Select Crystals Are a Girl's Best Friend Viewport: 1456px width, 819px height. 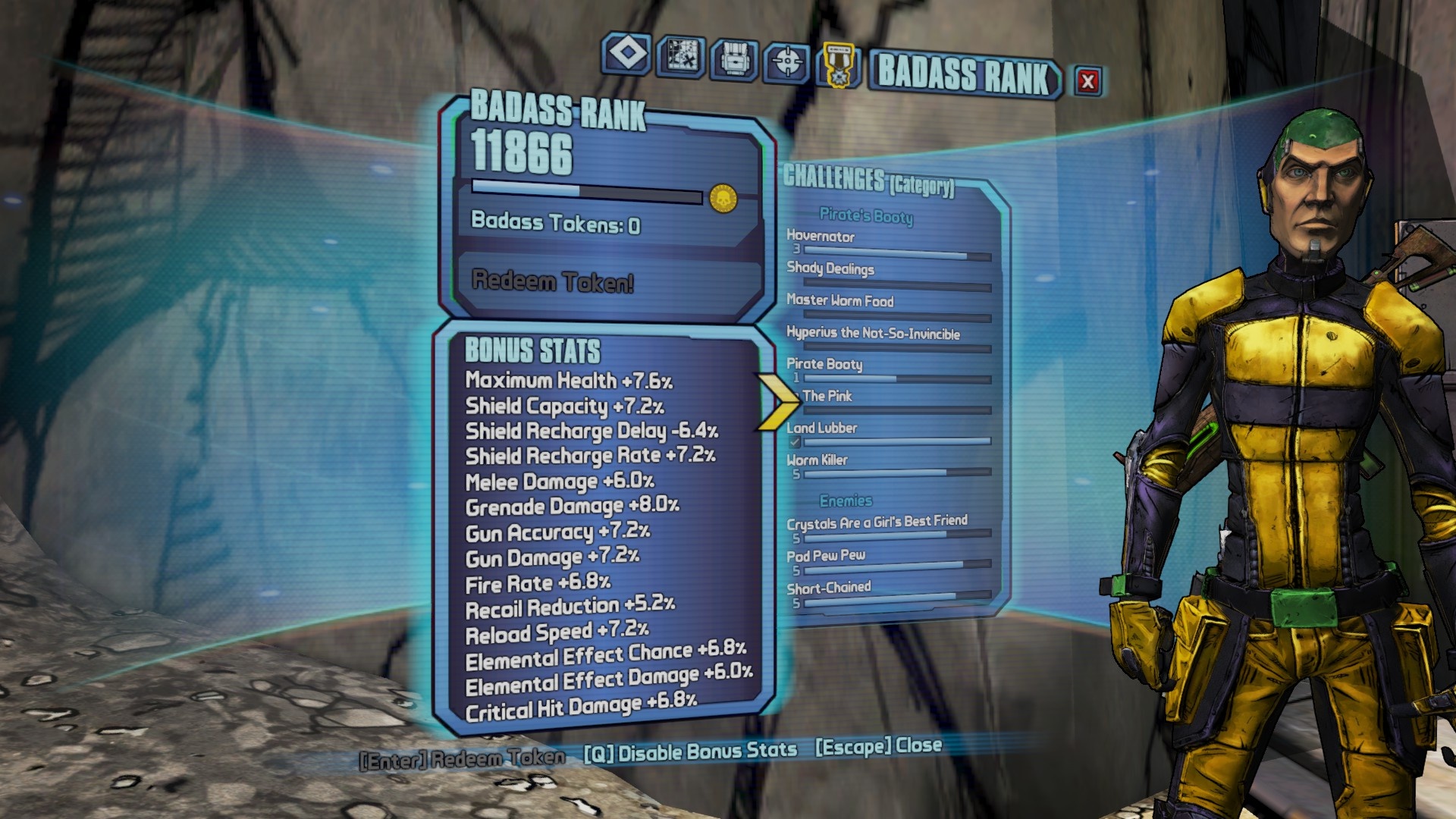point(887,528)
